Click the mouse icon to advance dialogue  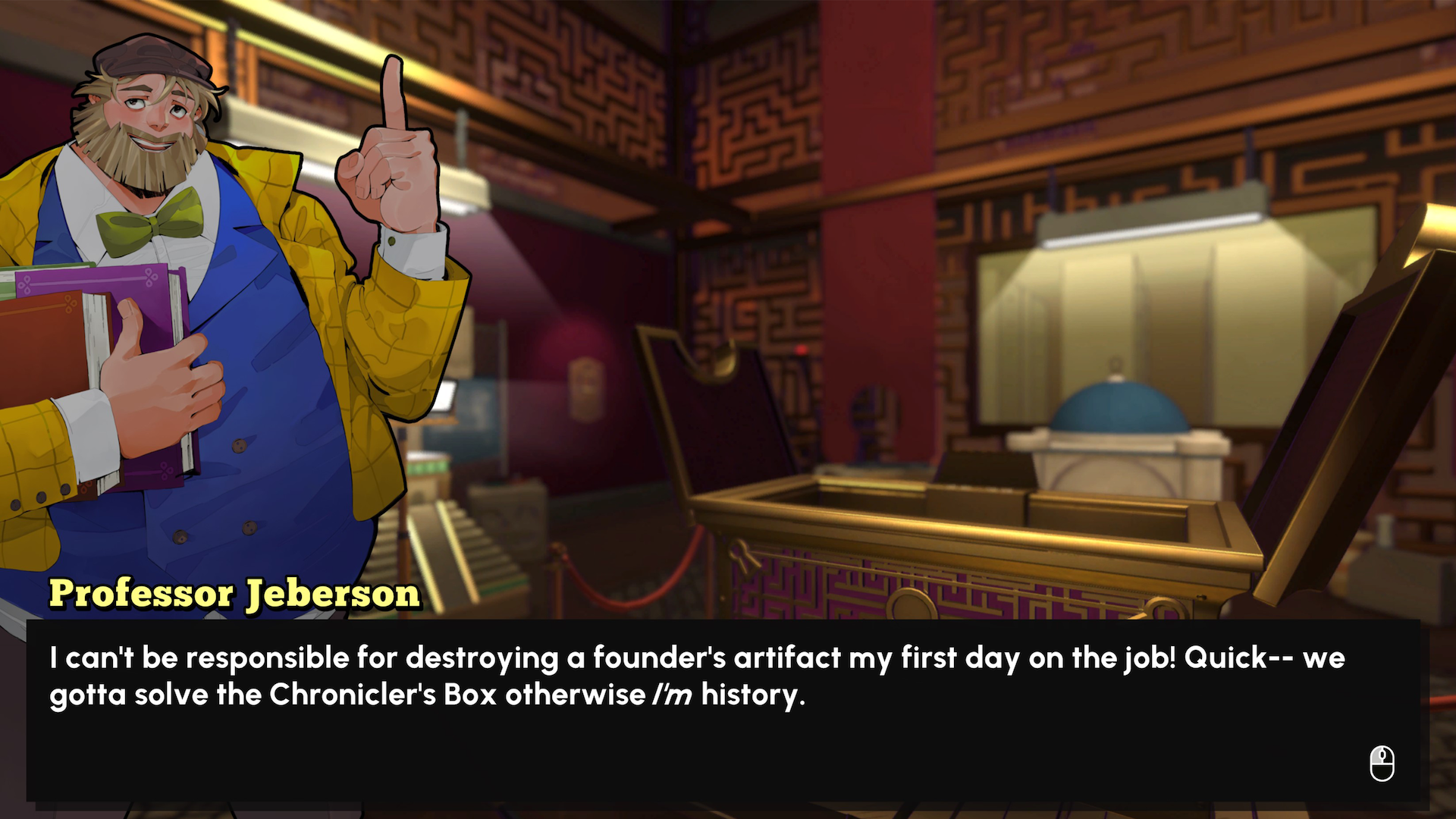[1383, 764]
